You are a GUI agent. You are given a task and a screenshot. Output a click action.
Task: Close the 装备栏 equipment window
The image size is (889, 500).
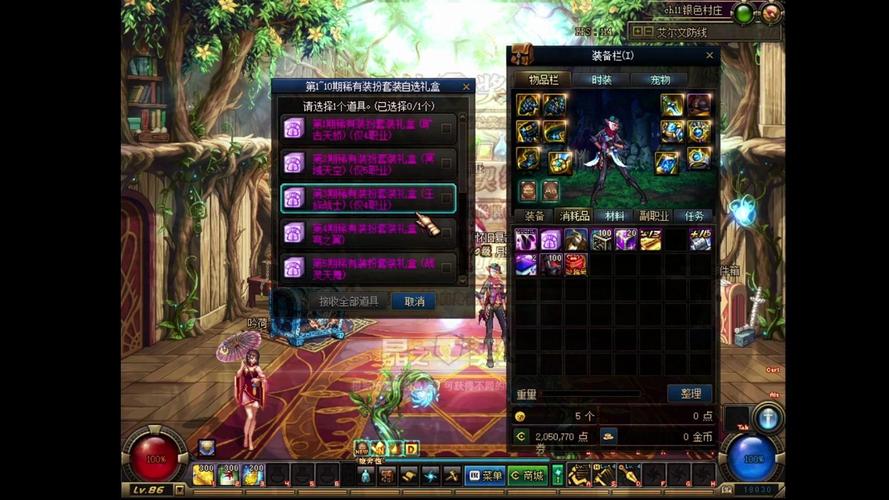[711, 56]
